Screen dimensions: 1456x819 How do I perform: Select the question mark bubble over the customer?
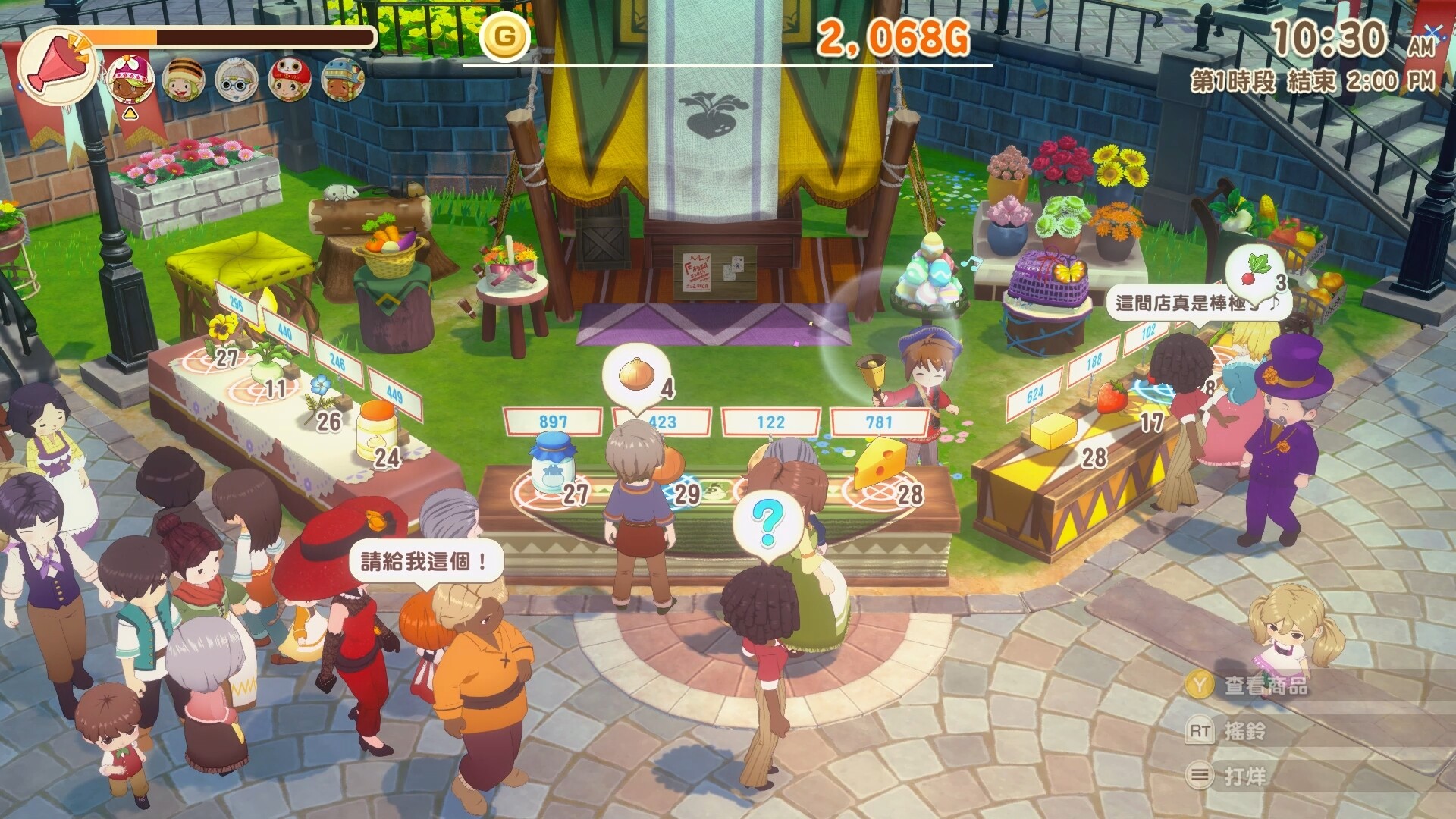767,521
